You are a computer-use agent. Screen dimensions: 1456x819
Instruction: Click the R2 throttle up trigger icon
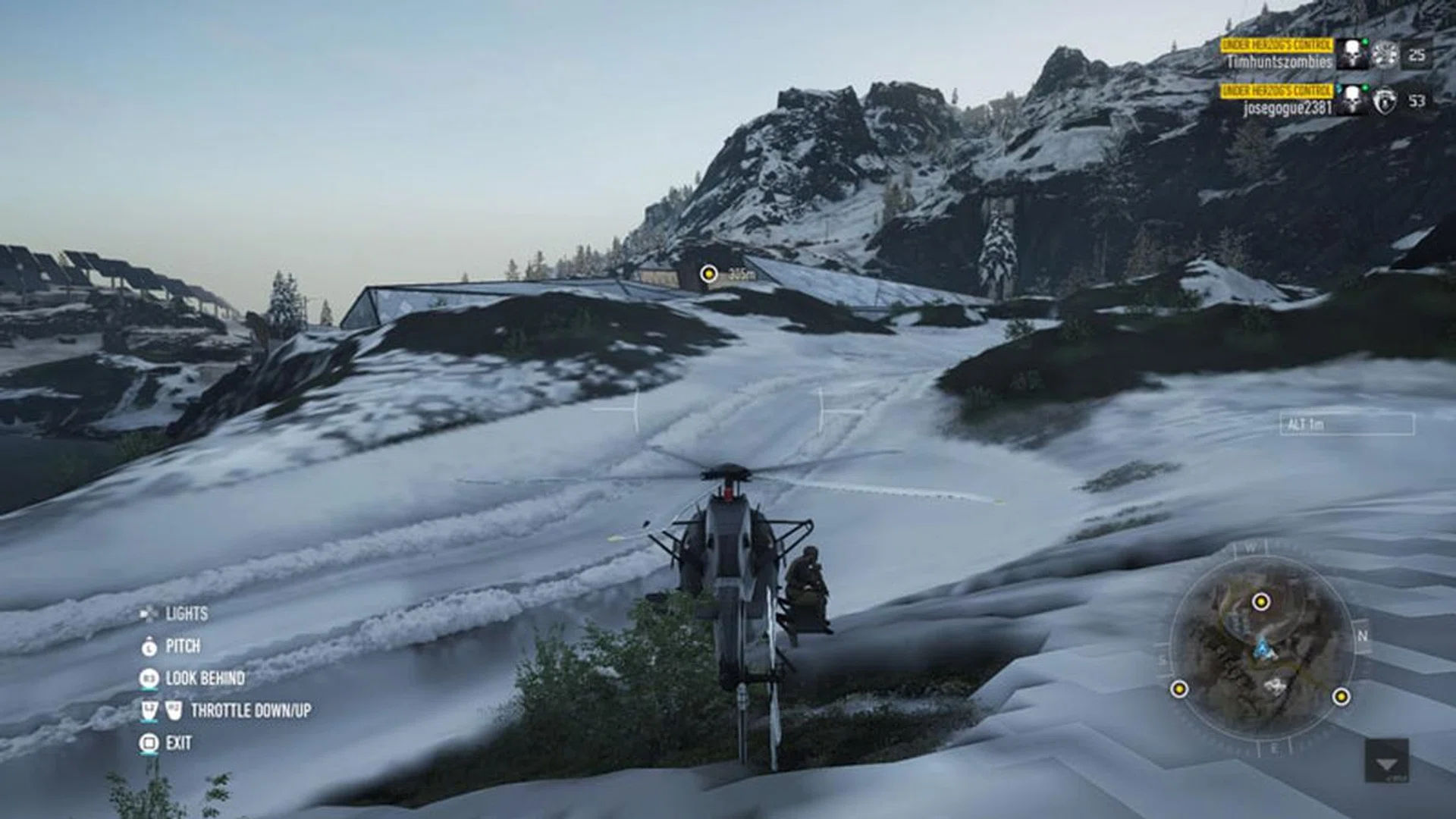[174, 711]
